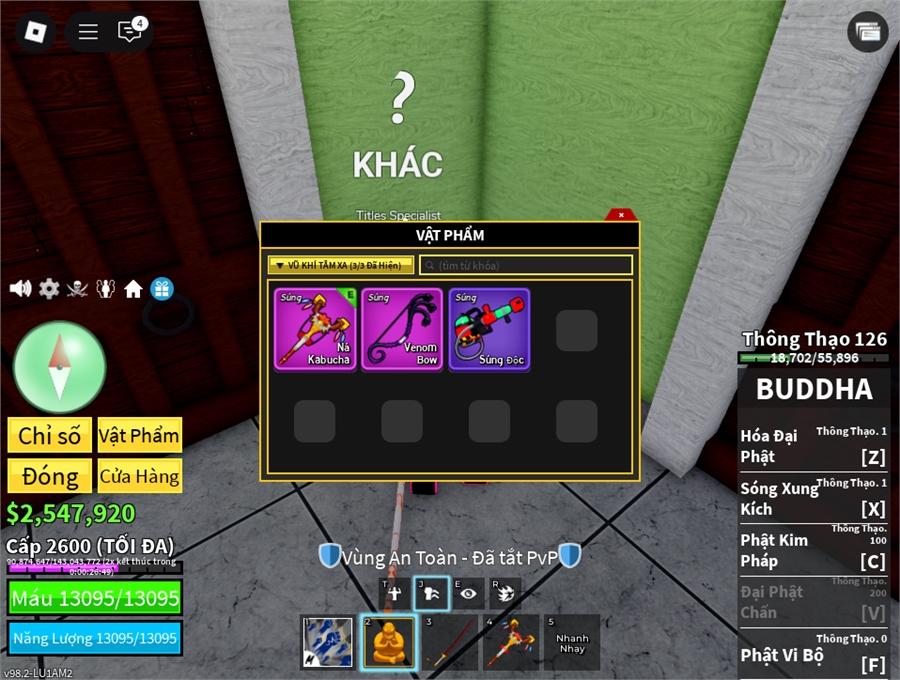This screenshot has height=680, width=900.
Task: Close the Vật Phẩm inventory window
Action: click(621, 215)
